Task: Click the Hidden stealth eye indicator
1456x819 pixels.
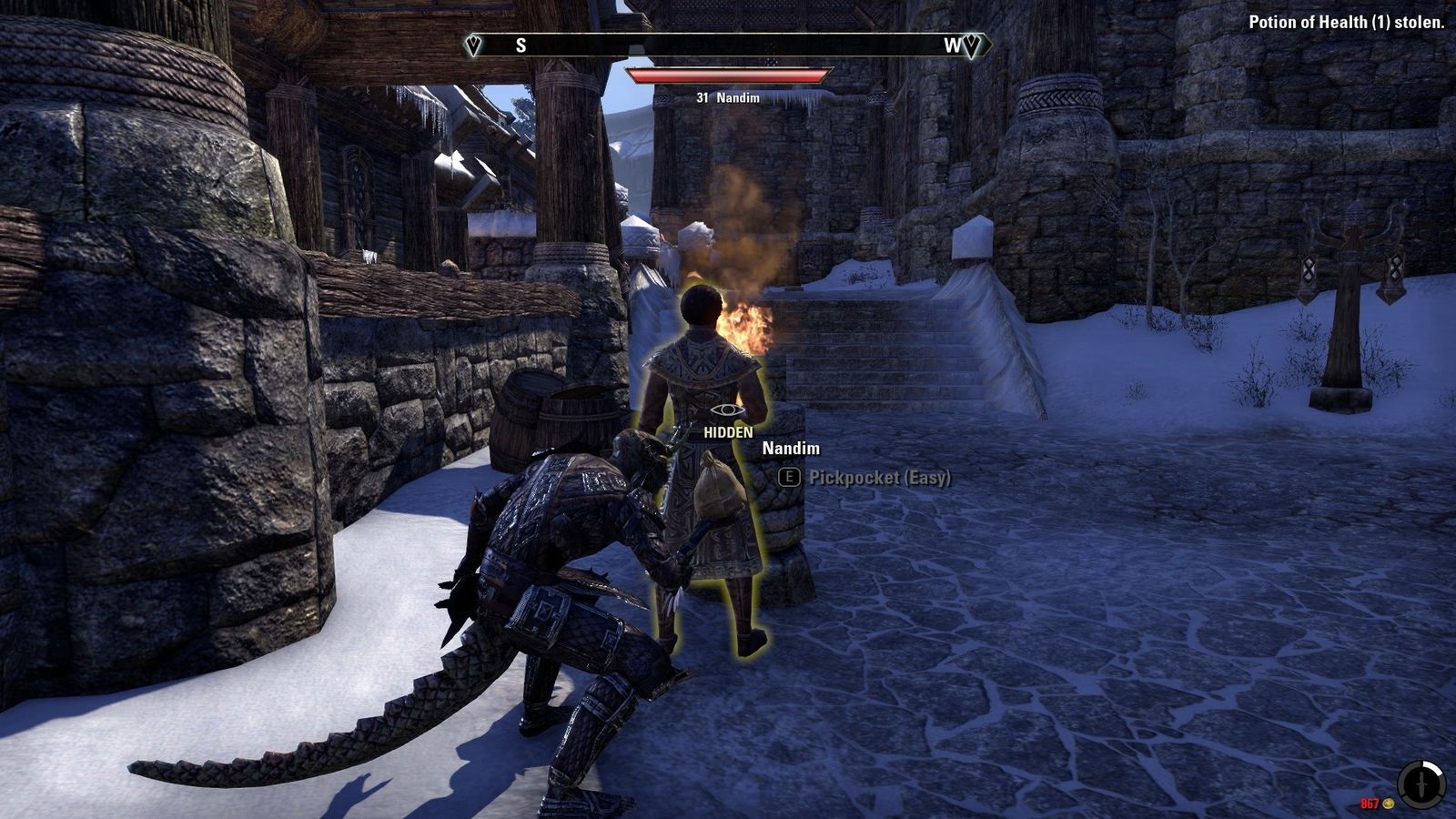Action: coord(728,411)
